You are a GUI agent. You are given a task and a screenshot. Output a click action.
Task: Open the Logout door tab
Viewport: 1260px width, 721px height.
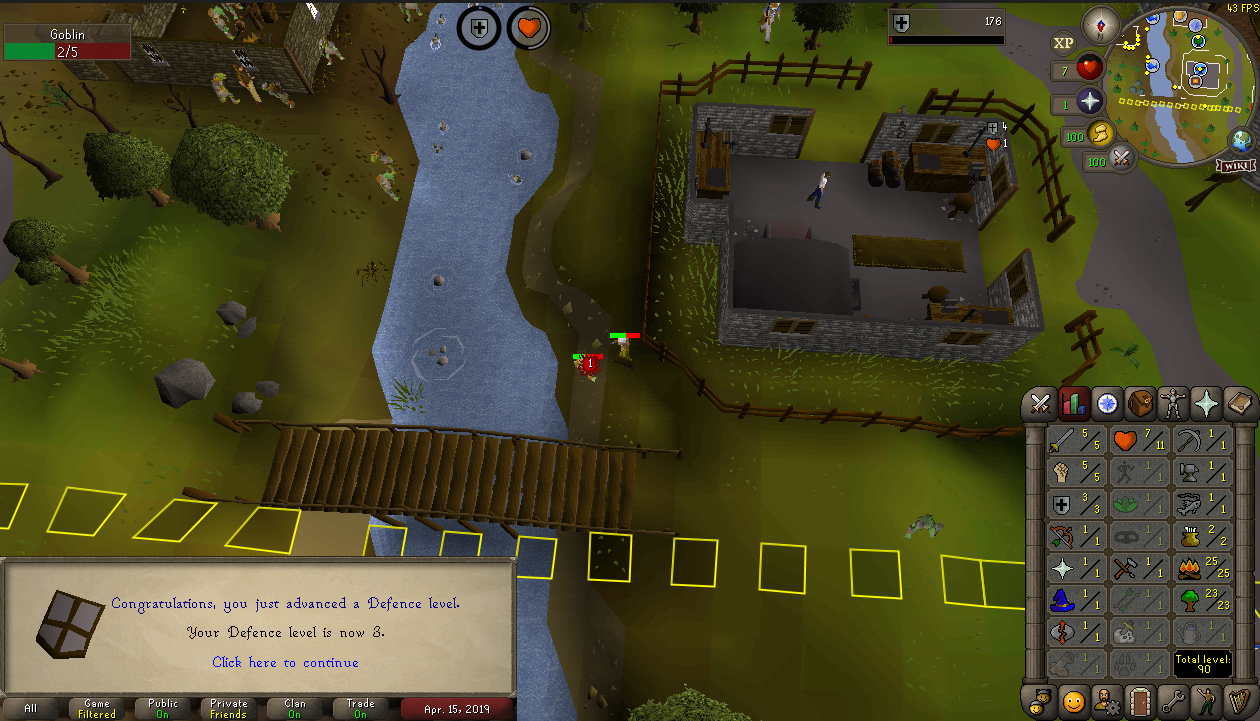pos(1139,700)
